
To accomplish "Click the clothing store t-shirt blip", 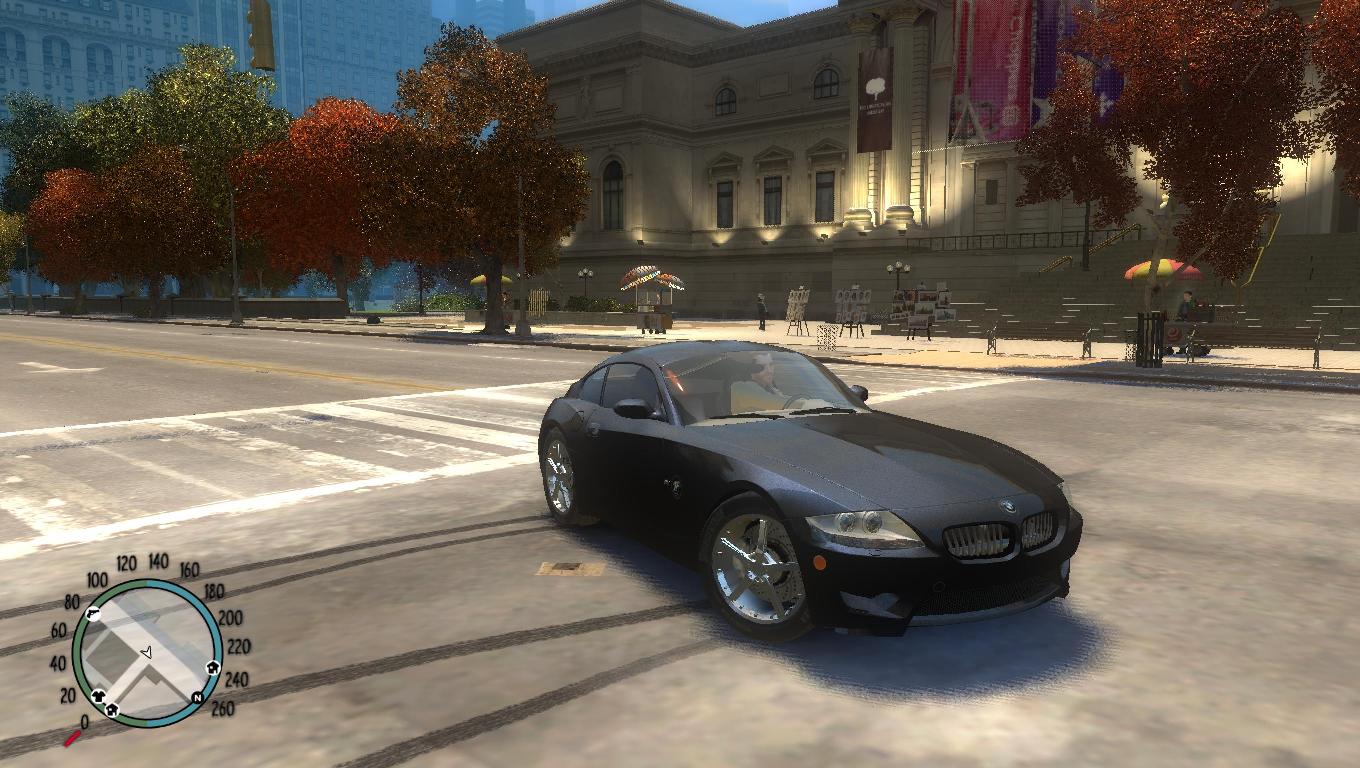I will pos(99,695).
